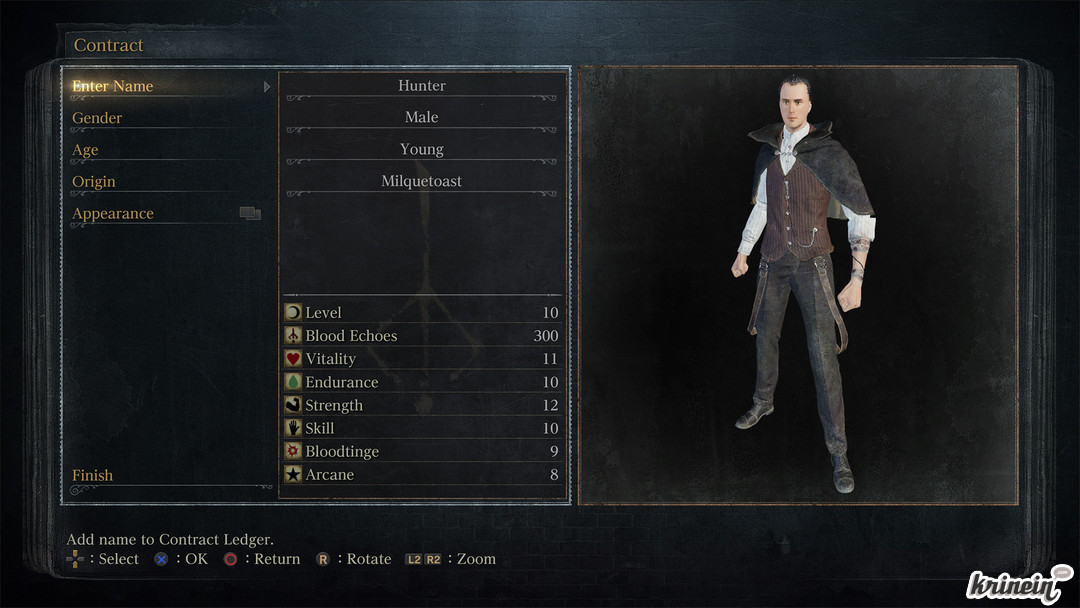Open the Gender option
The width and height of the screenshot is (1080, 608).
pos(97,118)
